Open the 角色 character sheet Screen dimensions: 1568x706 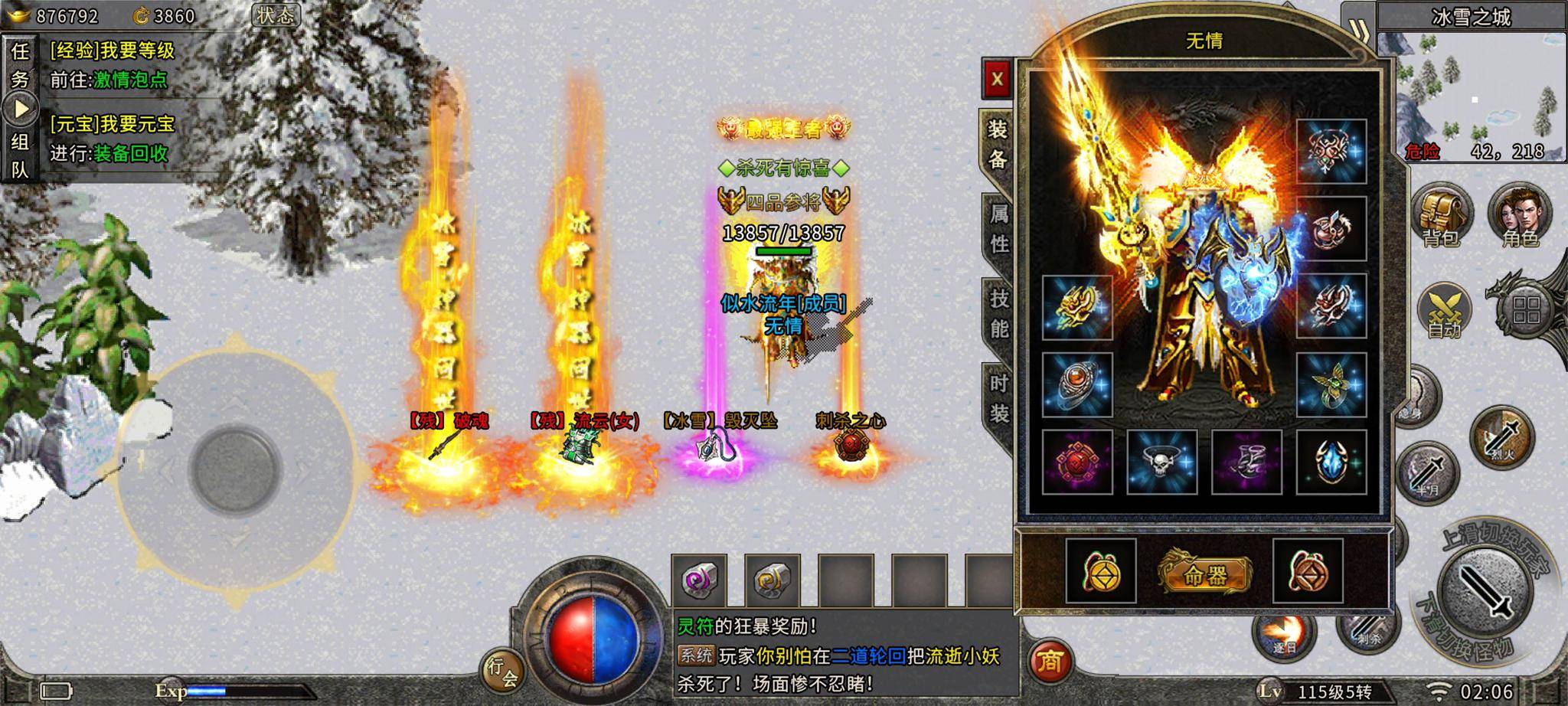[x=1520, y=216]
